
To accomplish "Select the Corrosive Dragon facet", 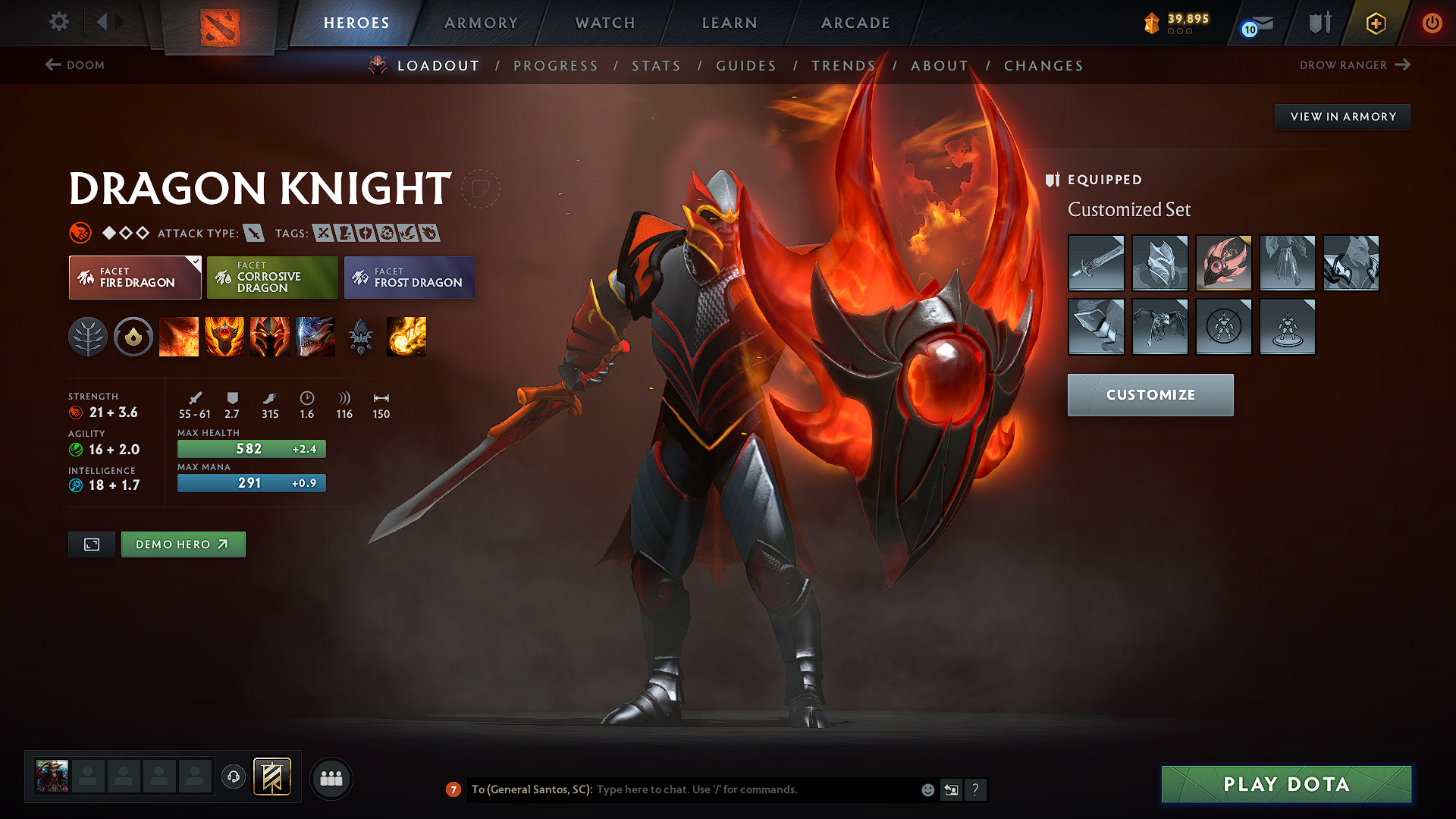I will 272,277.
